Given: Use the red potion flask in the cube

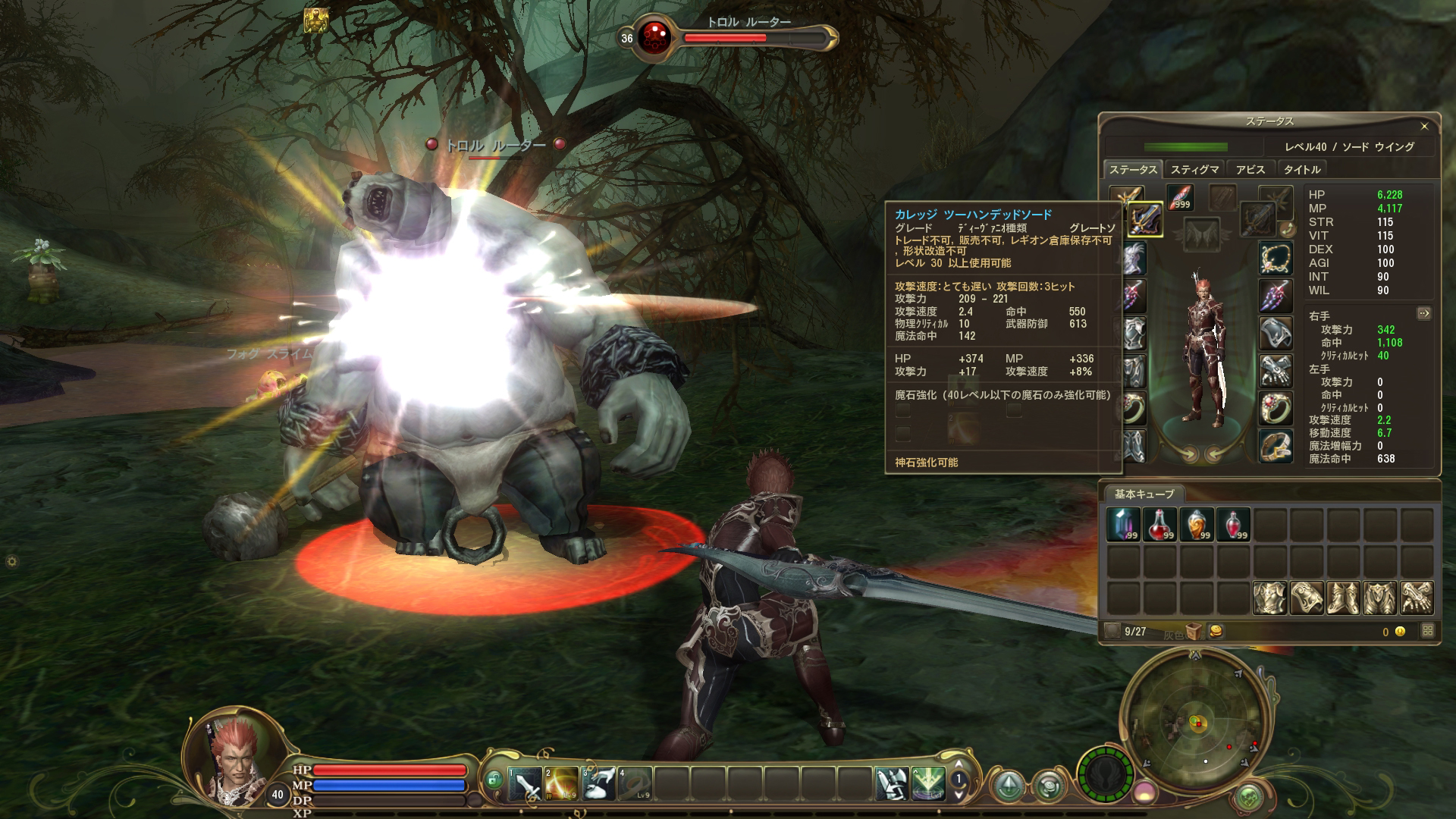Looking at the screenshot, I should (x=1159, y=524).
